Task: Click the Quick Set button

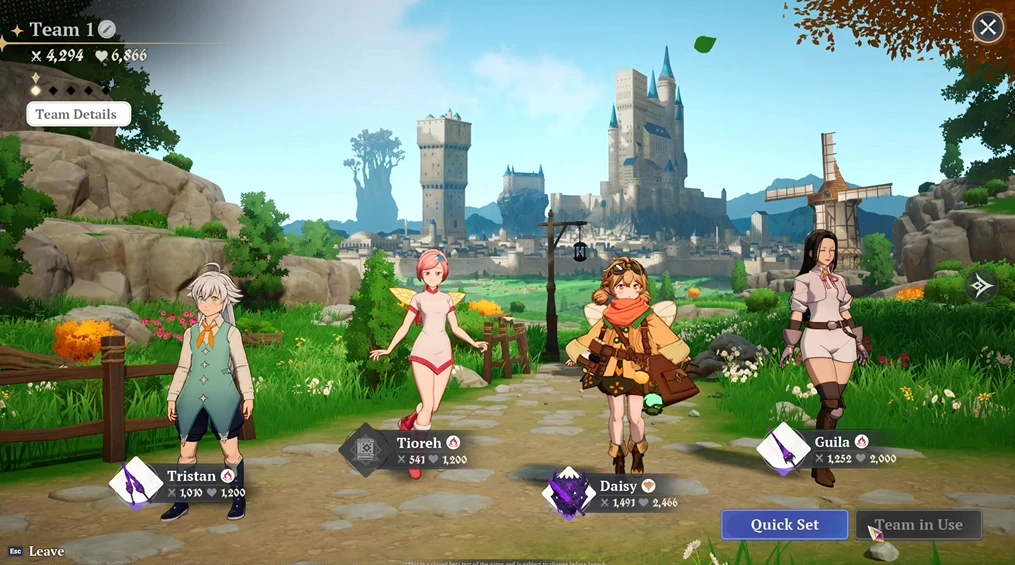Action: (784, 524)
